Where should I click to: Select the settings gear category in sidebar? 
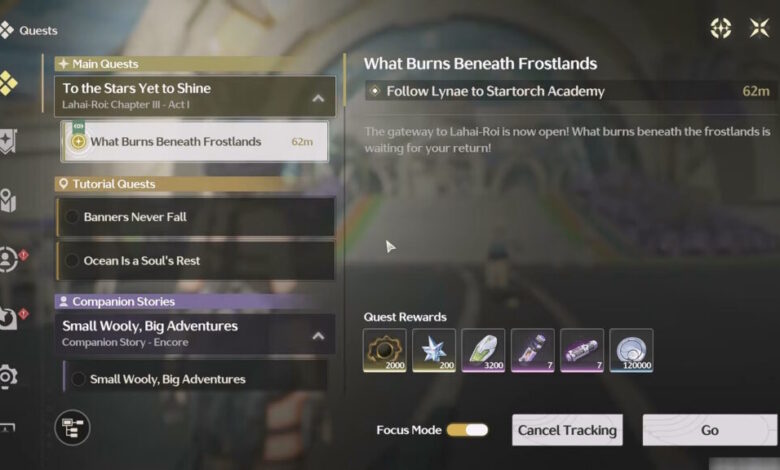coord(9,376)
